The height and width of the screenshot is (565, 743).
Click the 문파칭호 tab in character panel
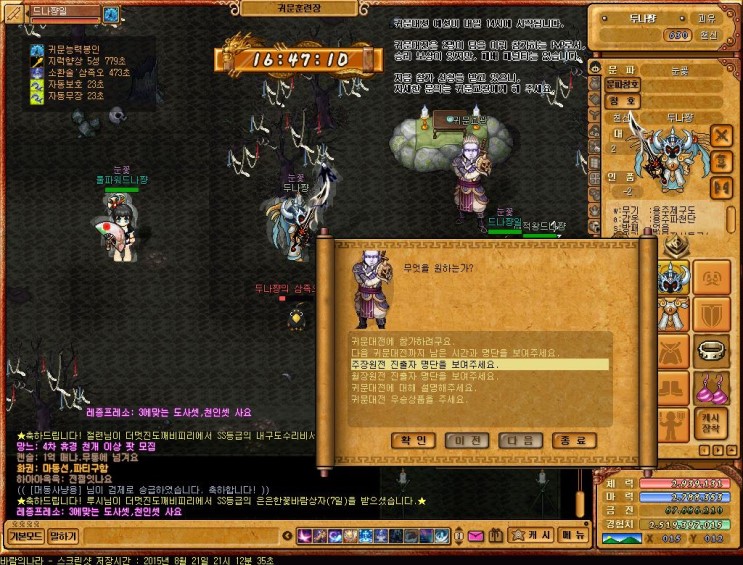(621, 84)
